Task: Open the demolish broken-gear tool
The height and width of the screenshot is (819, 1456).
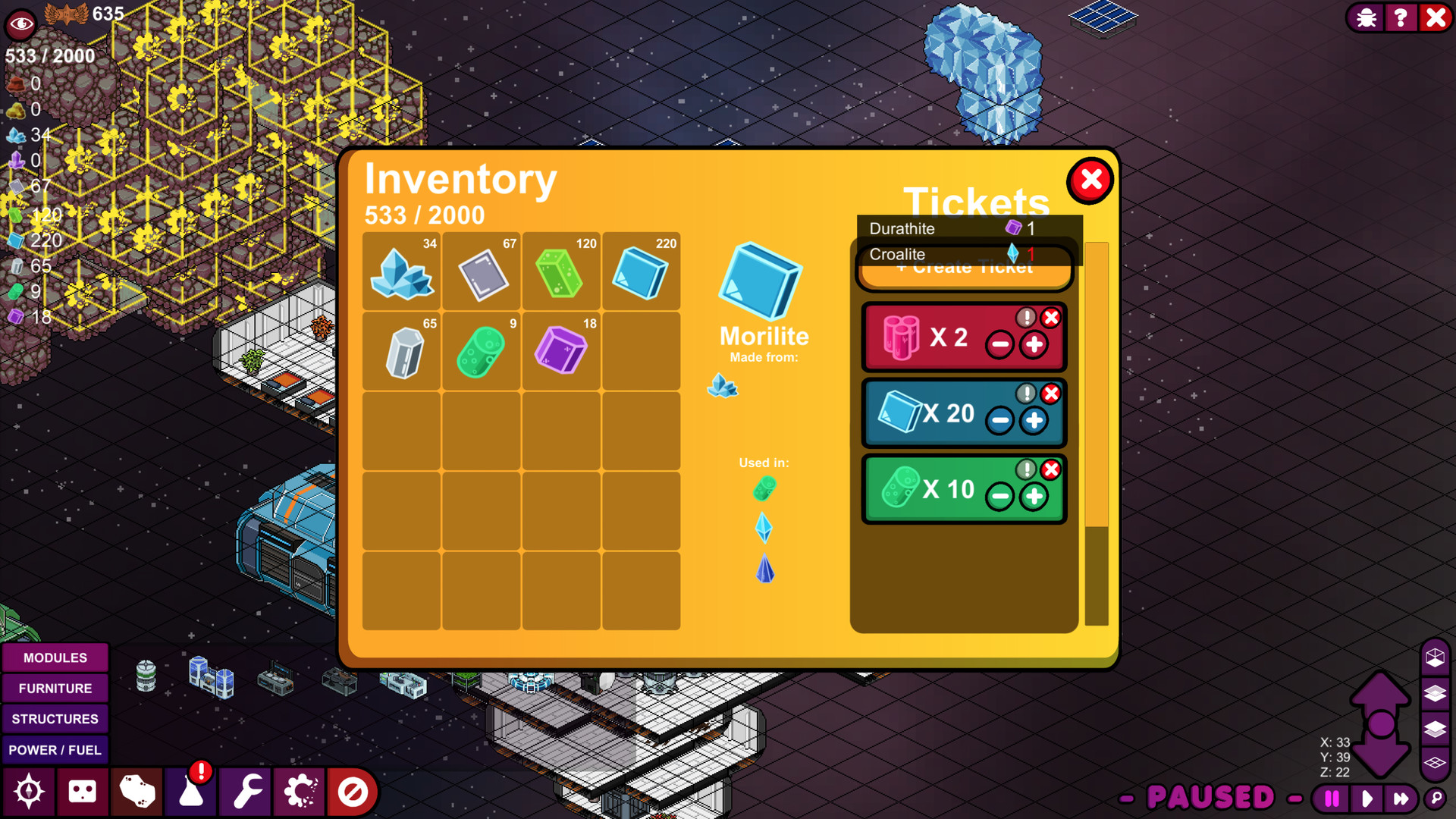Action: [299, 792]
